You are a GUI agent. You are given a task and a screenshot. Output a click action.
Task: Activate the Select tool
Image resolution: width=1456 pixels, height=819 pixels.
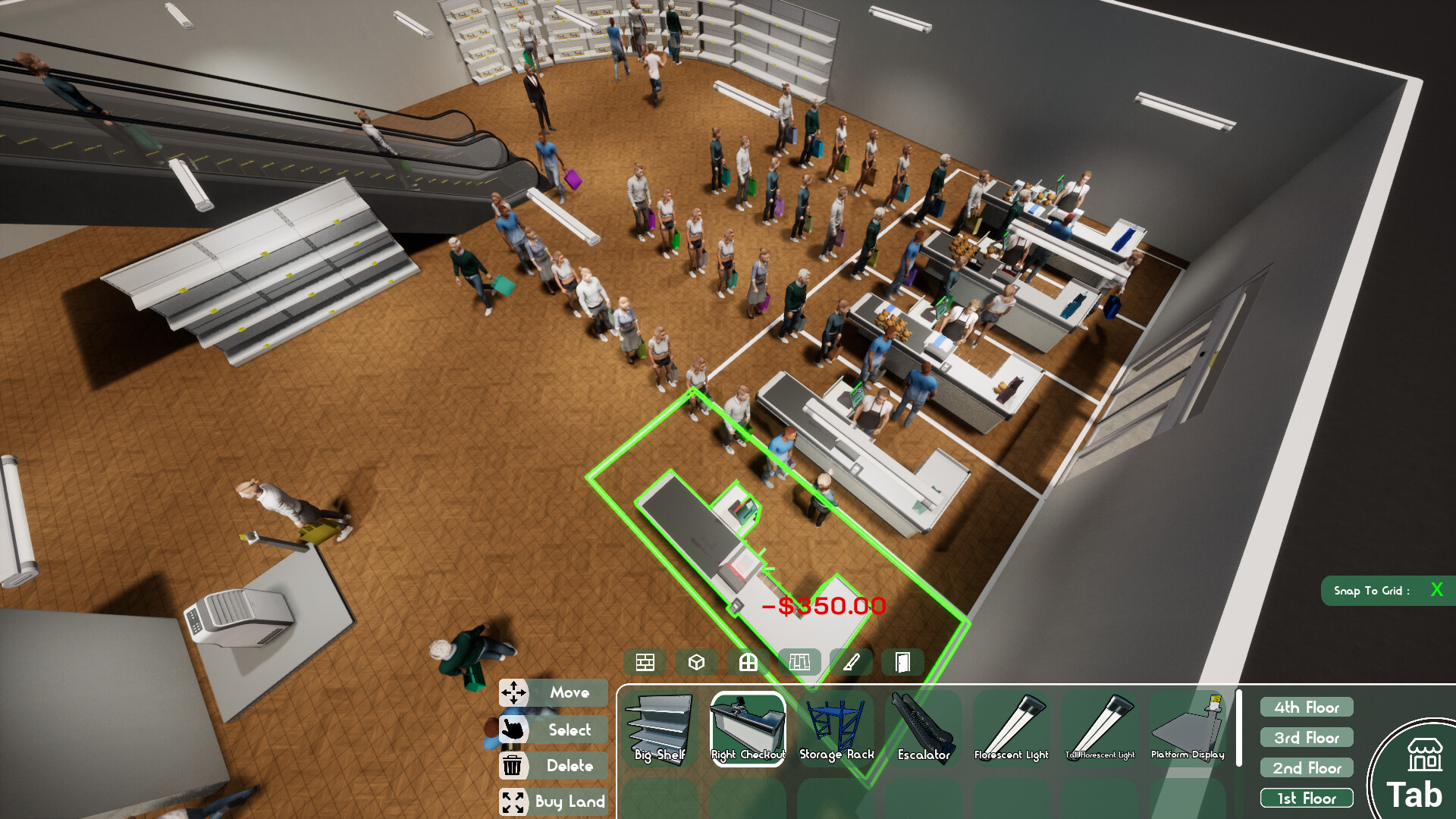[x=553, y=730]
